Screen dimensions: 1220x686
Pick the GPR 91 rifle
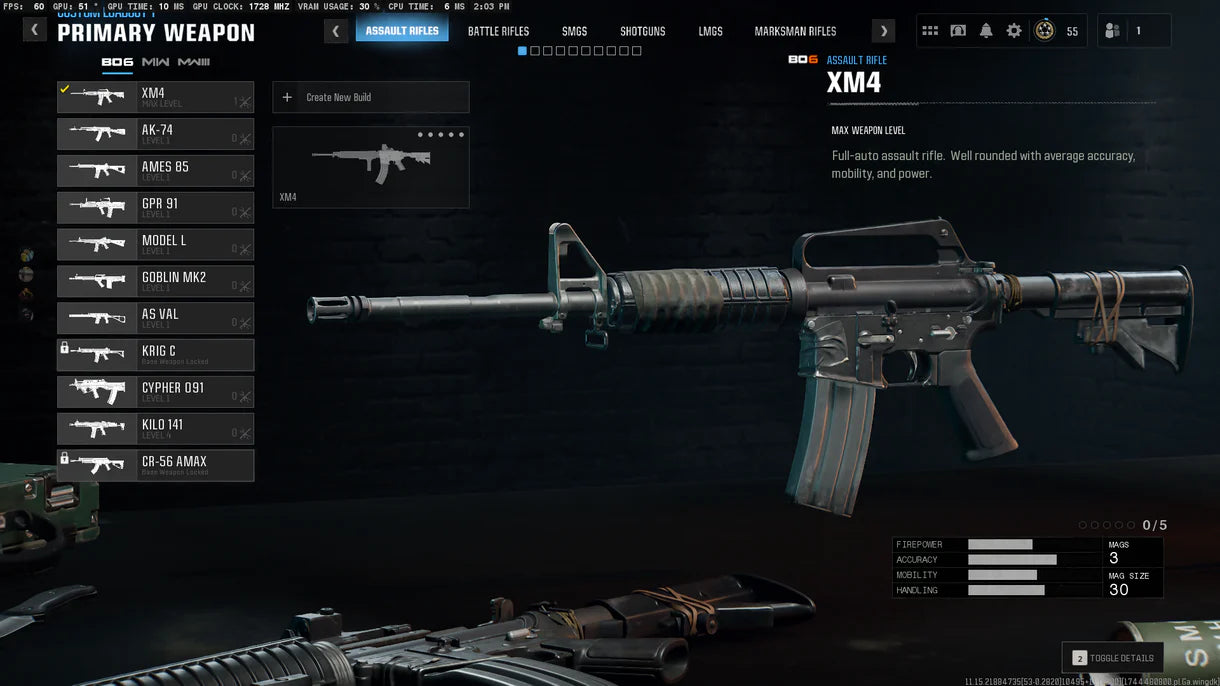[155, 208]
